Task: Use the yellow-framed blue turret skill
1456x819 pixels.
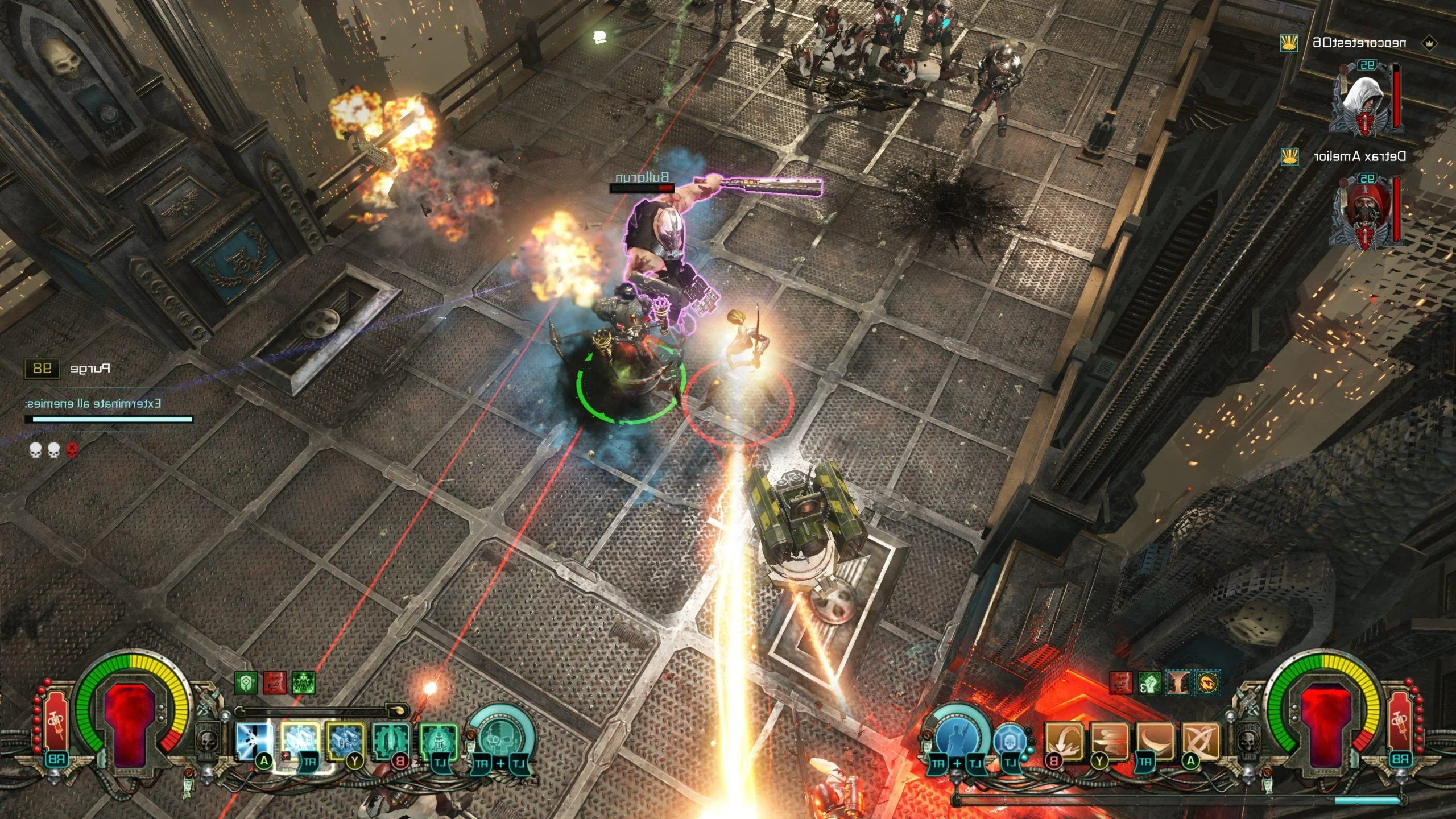Action: click(345, 741)
